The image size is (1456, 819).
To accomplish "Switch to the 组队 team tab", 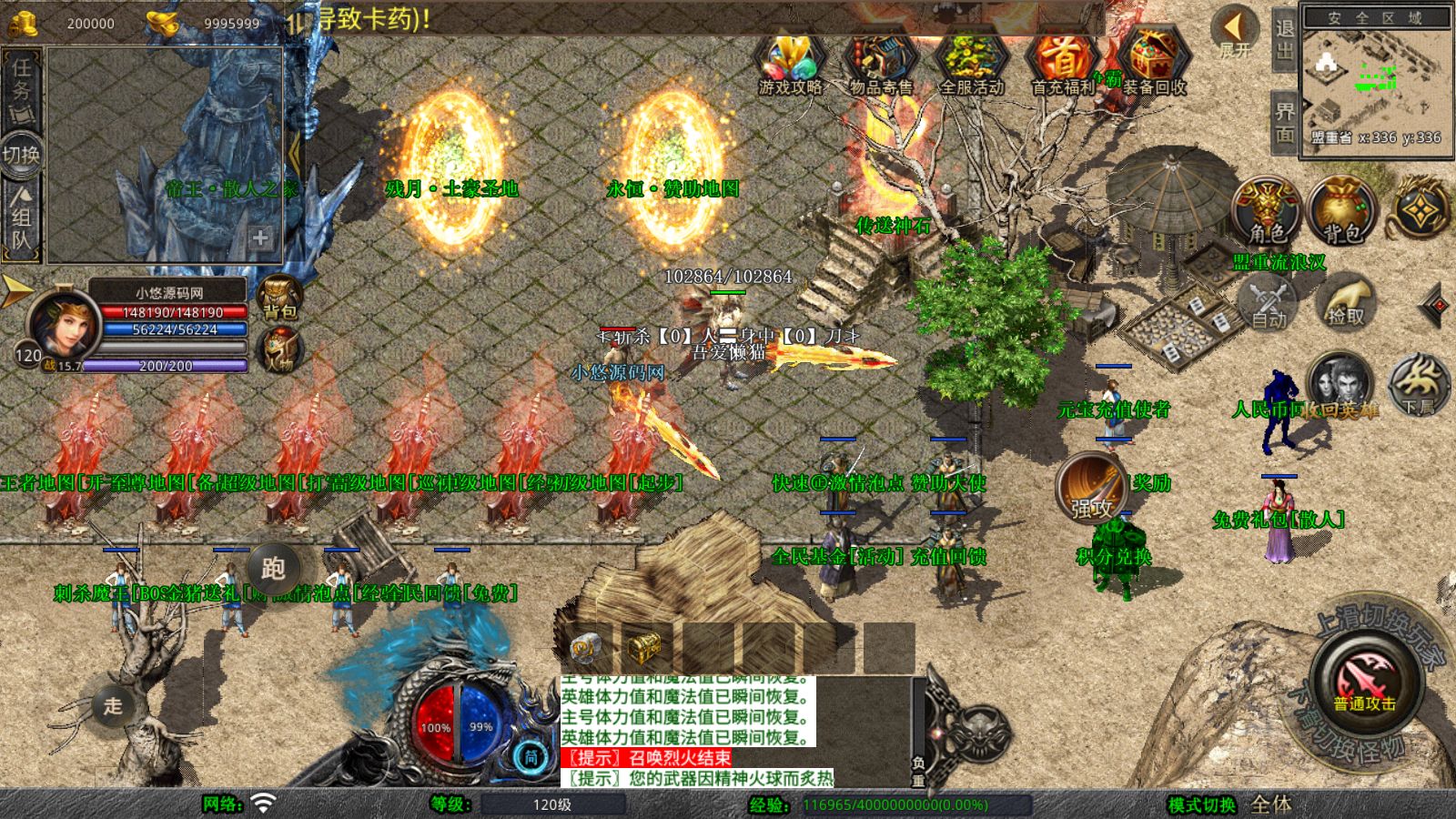I will coord(22,217).
